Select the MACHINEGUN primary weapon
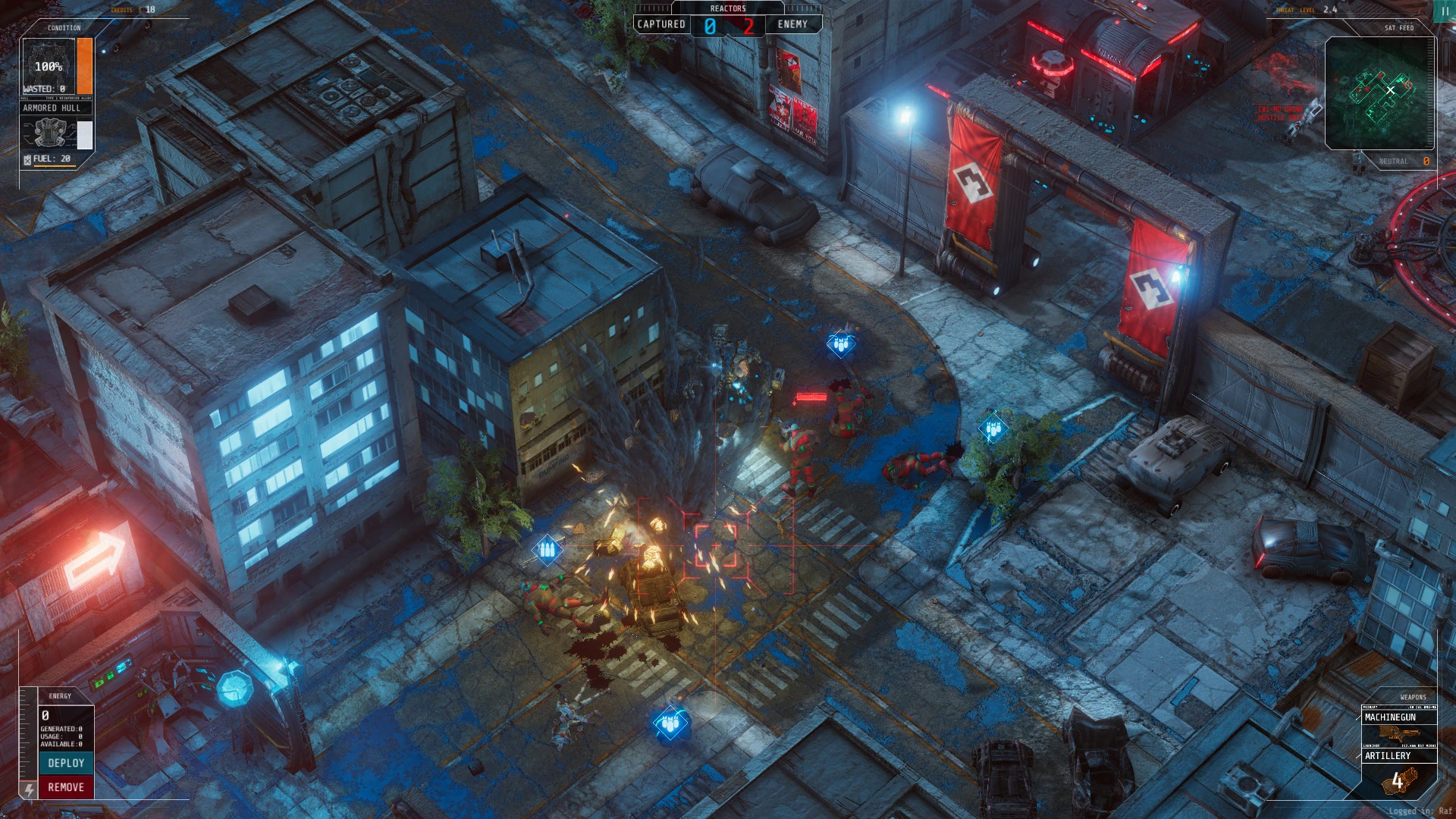 [x=1392, y=717]
